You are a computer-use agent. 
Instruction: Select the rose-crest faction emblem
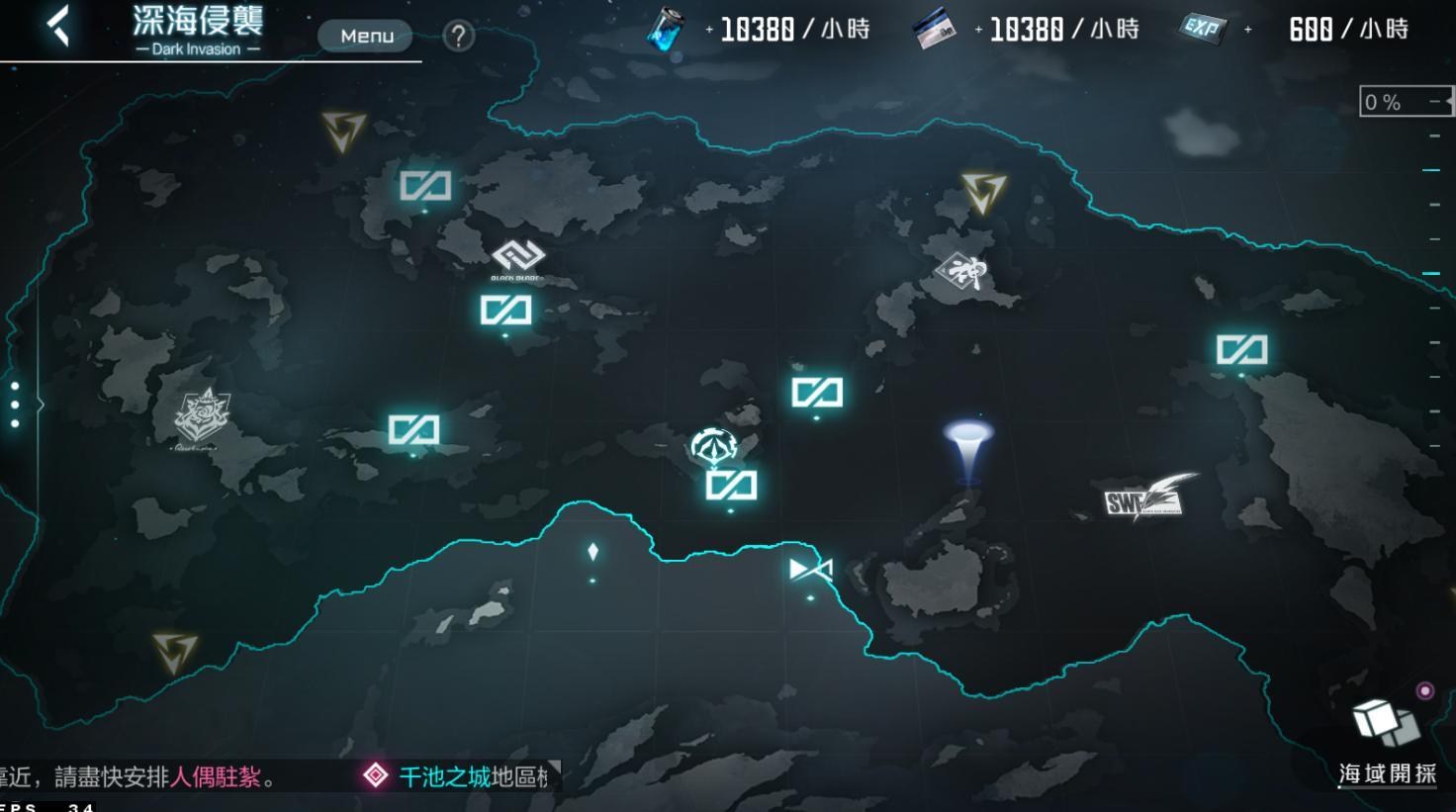(202, 416)
